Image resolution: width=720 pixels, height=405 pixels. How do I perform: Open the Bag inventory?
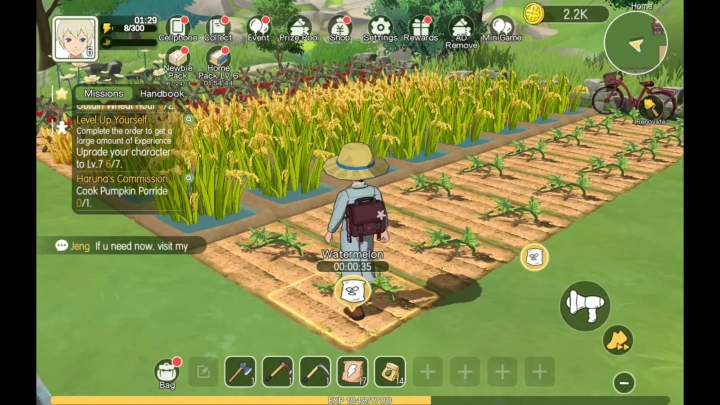(x=167, y=373)
